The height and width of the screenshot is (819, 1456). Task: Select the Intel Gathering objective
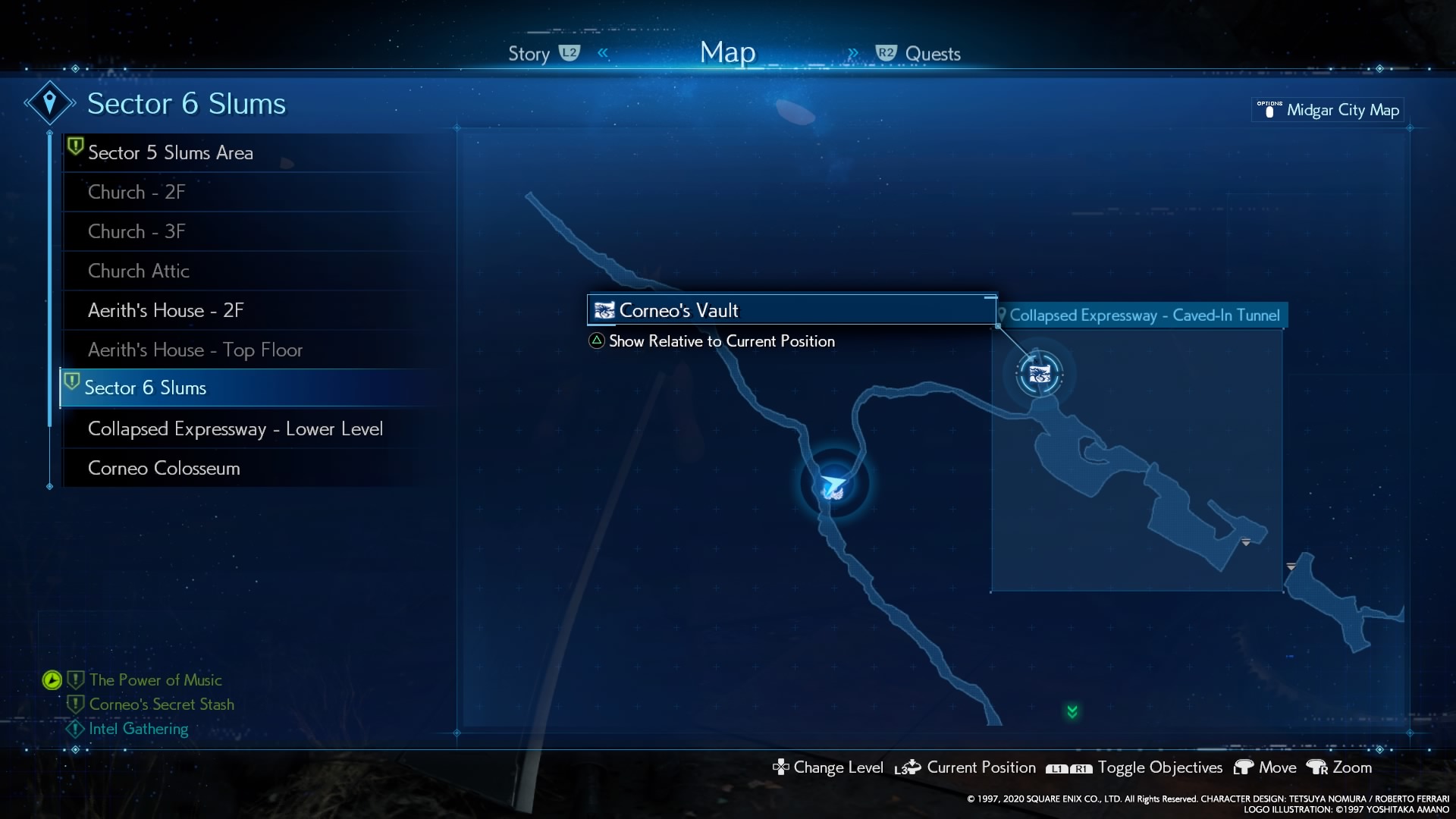coord(138,729)
